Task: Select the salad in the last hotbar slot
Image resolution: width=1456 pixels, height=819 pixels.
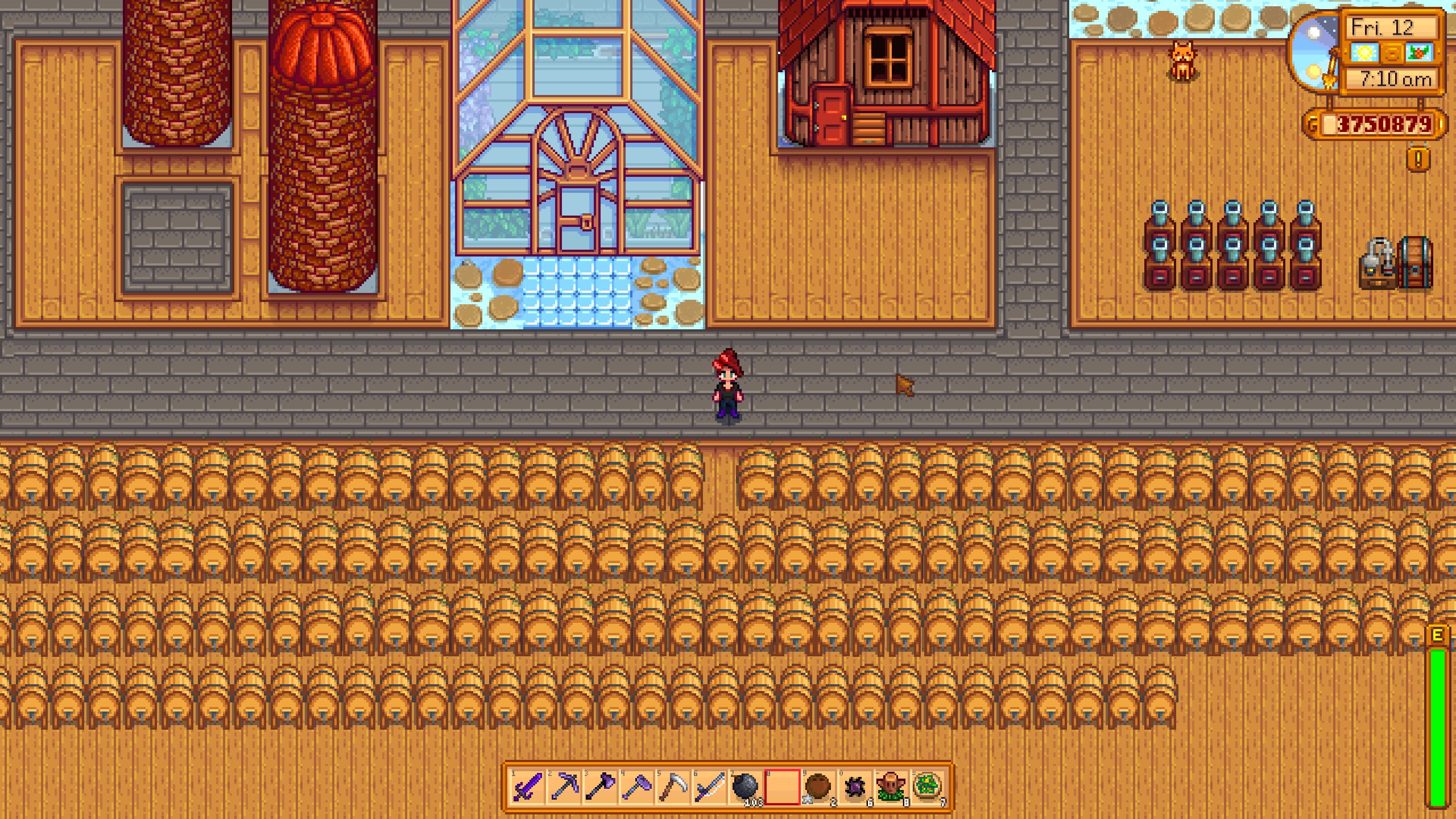Action: pyautogui.click(x=928, y=787)
